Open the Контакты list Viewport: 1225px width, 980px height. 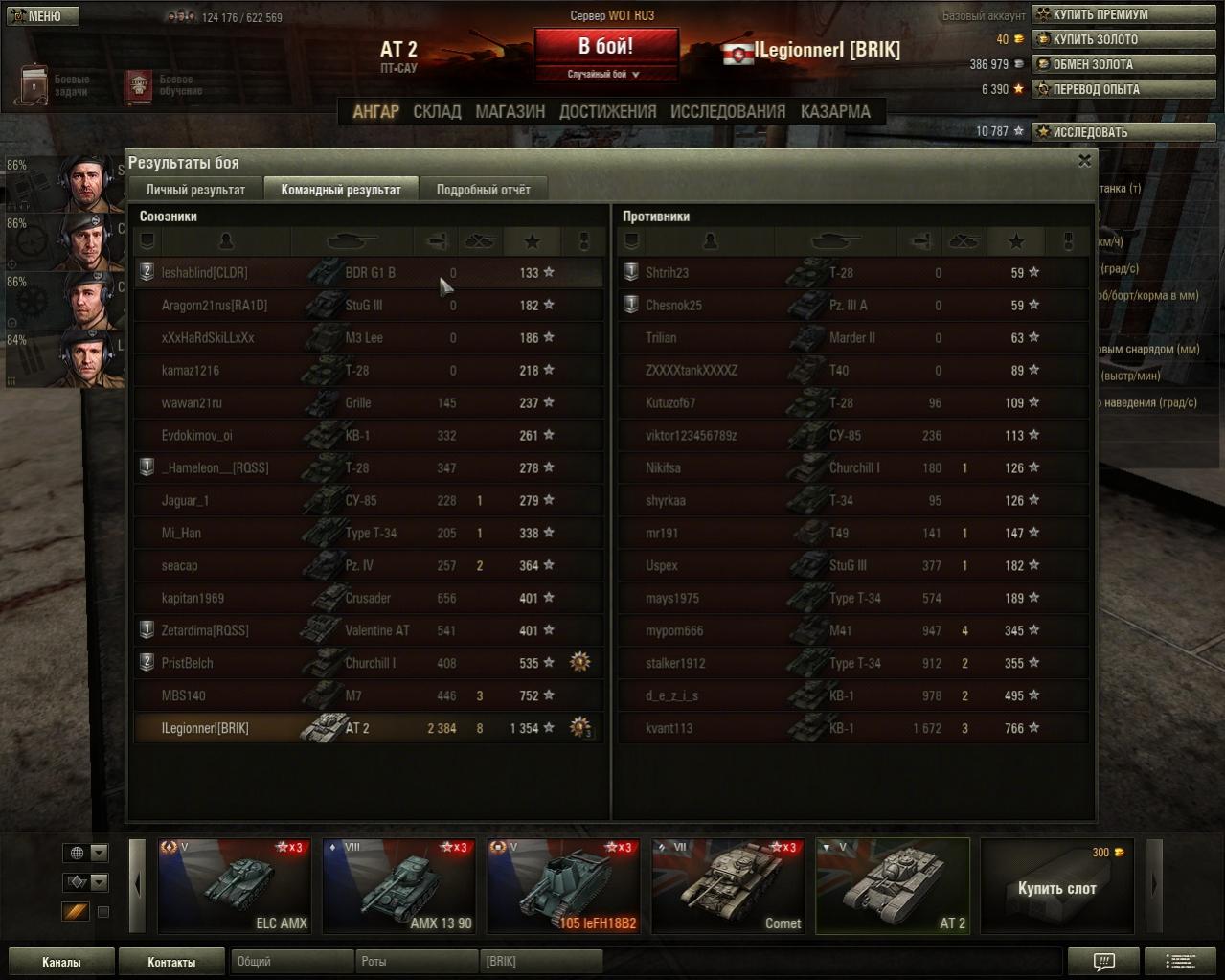171,962
